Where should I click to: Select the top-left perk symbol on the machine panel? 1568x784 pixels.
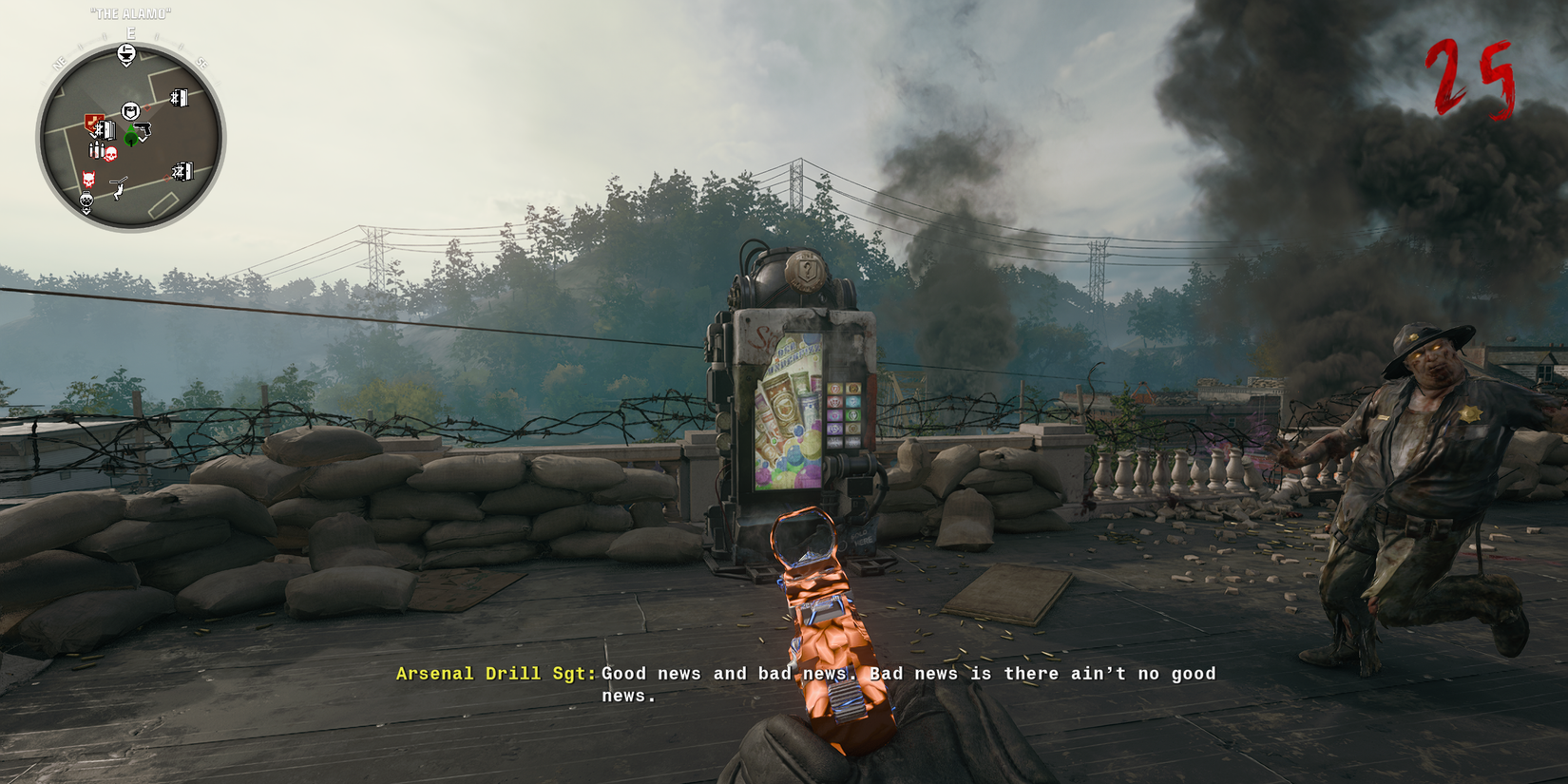pos(834,388)
